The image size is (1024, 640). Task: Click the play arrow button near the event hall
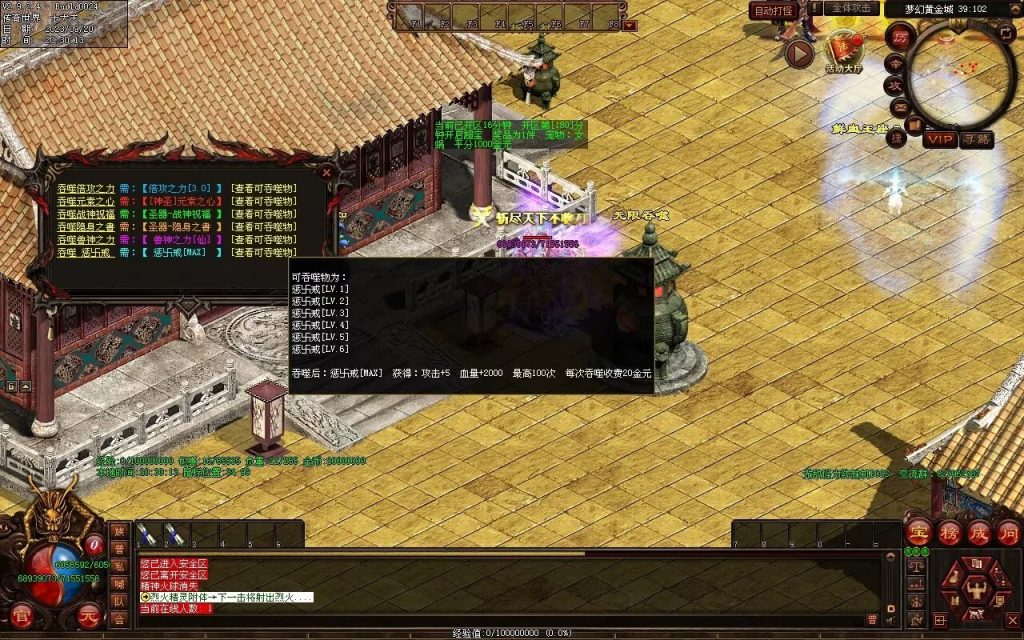point(799,53)
